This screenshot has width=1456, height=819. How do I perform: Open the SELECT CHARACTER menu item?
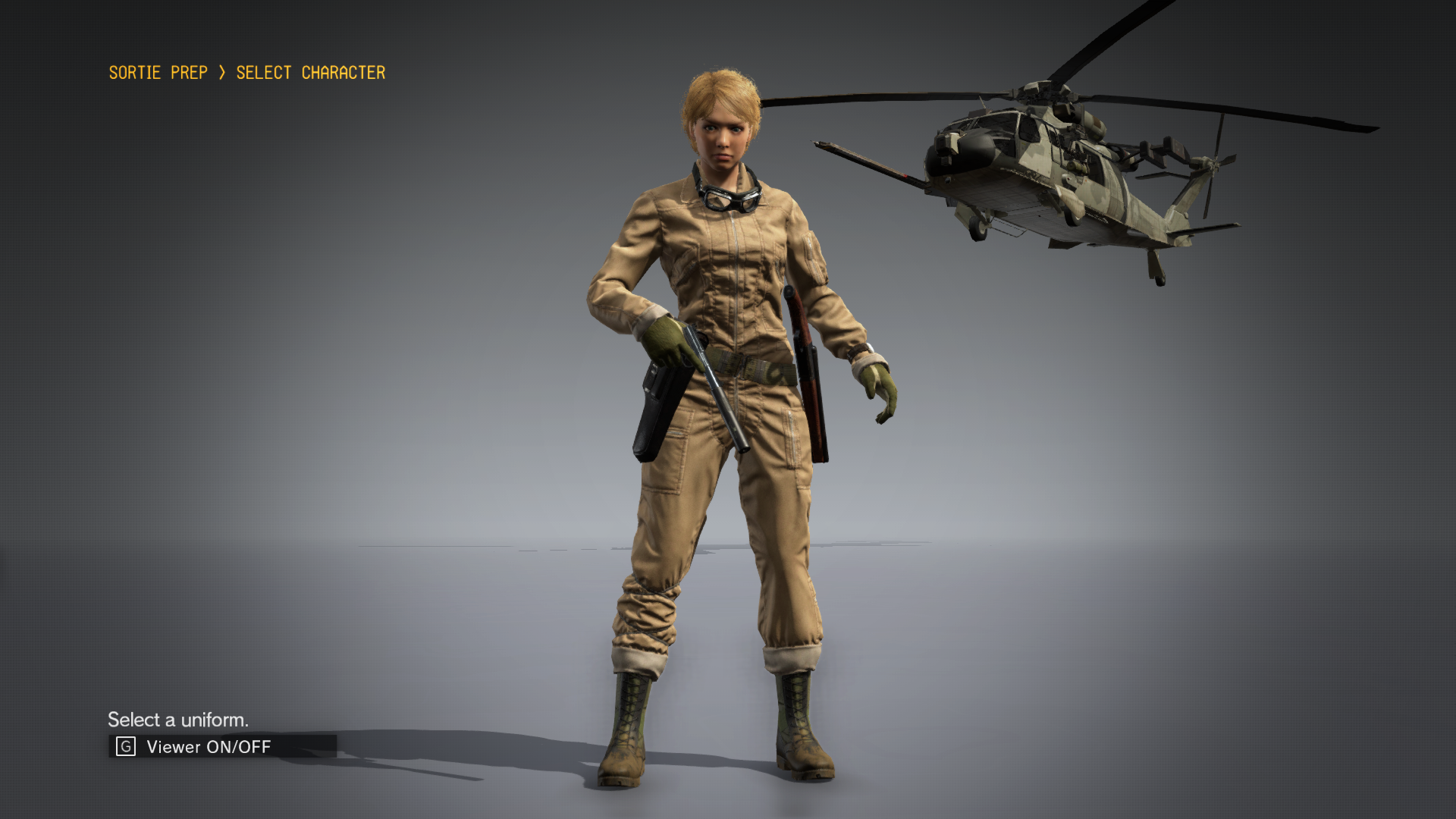pos(309,73)
